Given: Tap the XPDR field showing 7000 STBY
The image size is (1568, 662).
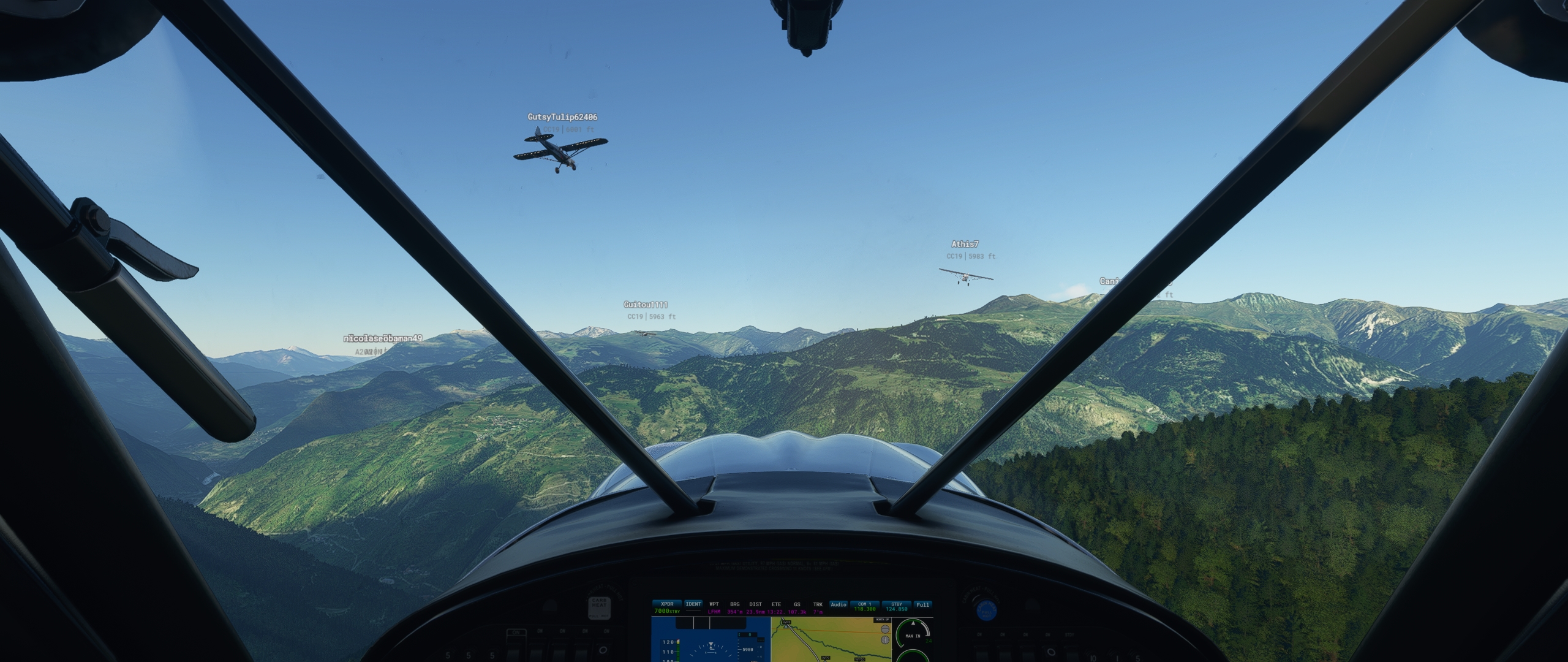Looking at the screenshot, I should coord(667,608).
